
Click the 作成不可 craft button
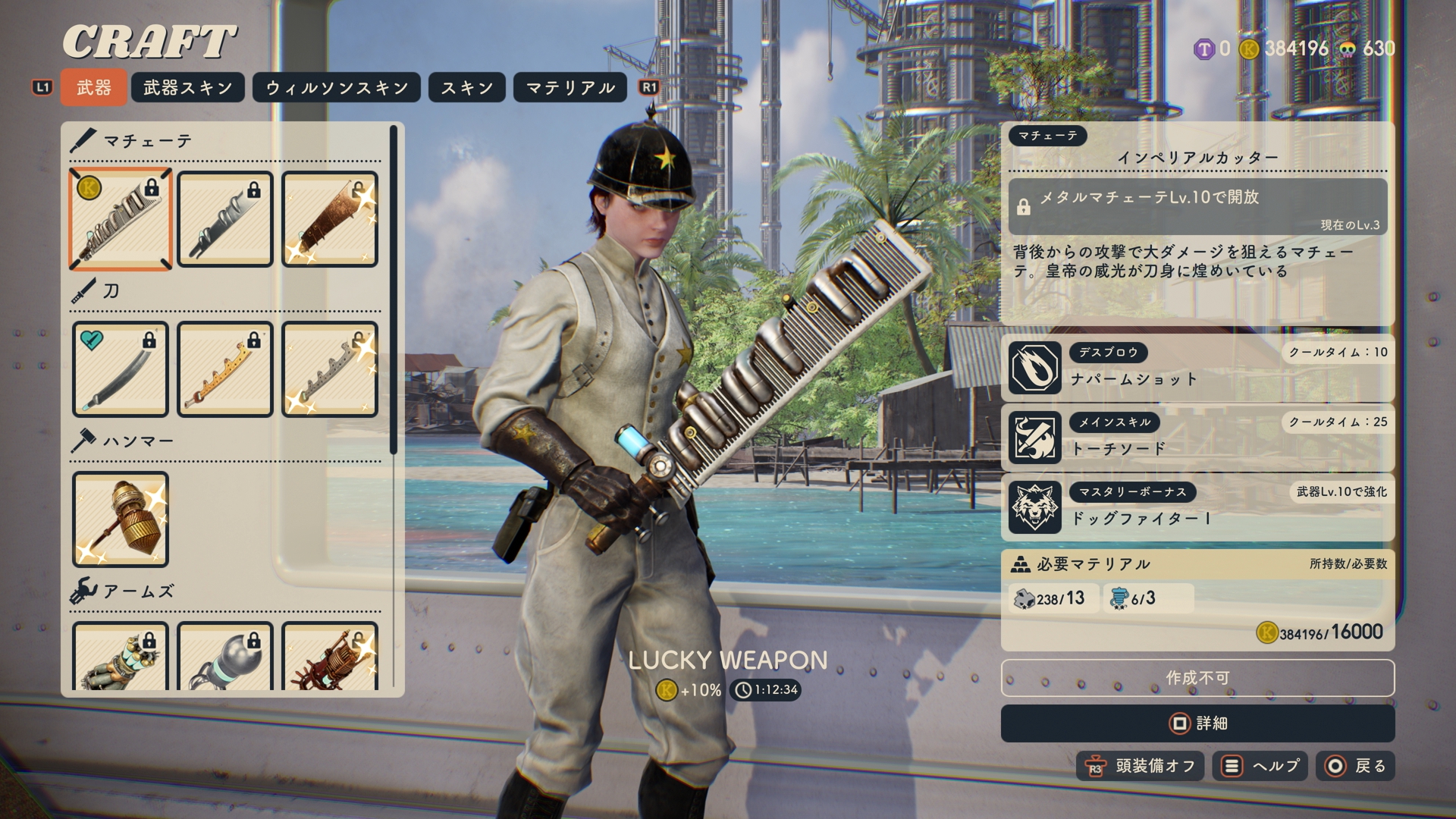click(x=1197, y=677)
